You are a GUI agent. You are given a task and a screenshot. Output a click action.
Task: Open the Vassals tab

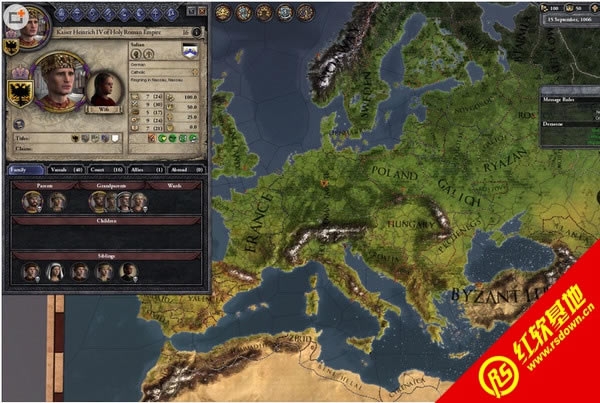65,171
